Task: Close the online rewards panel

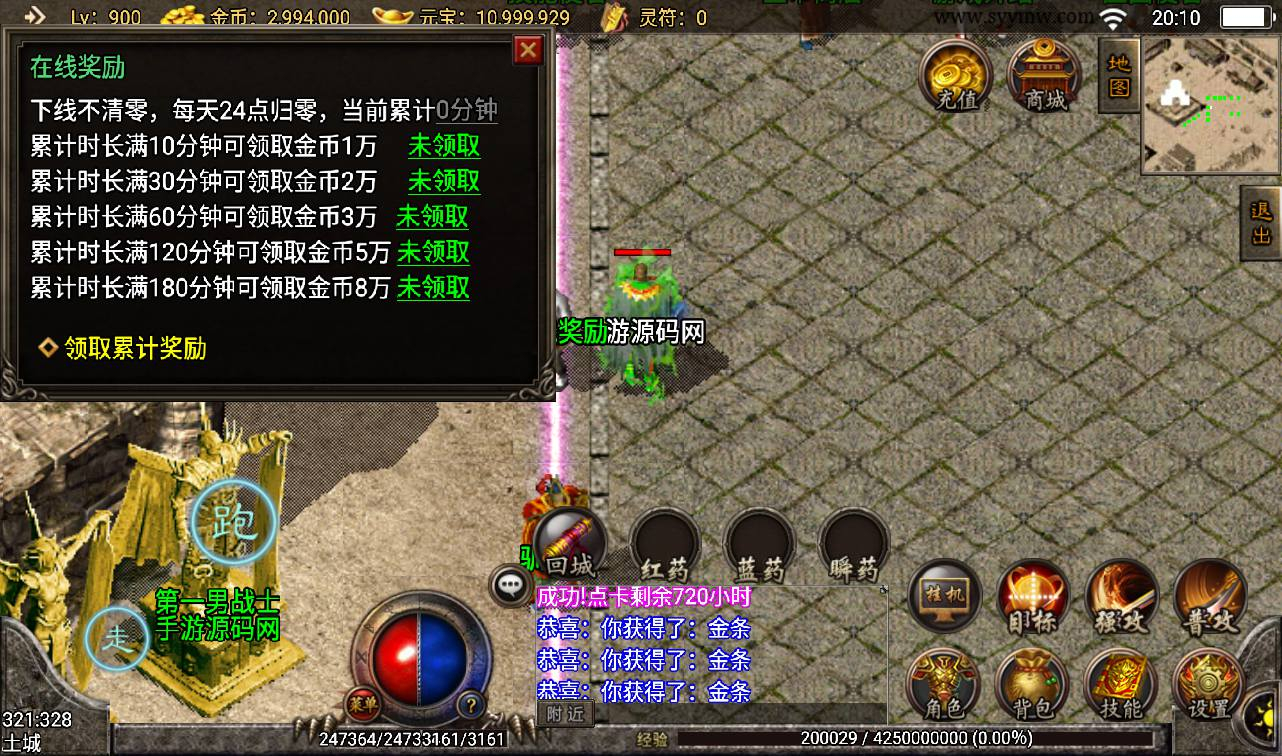Action: tap(527, 50)
